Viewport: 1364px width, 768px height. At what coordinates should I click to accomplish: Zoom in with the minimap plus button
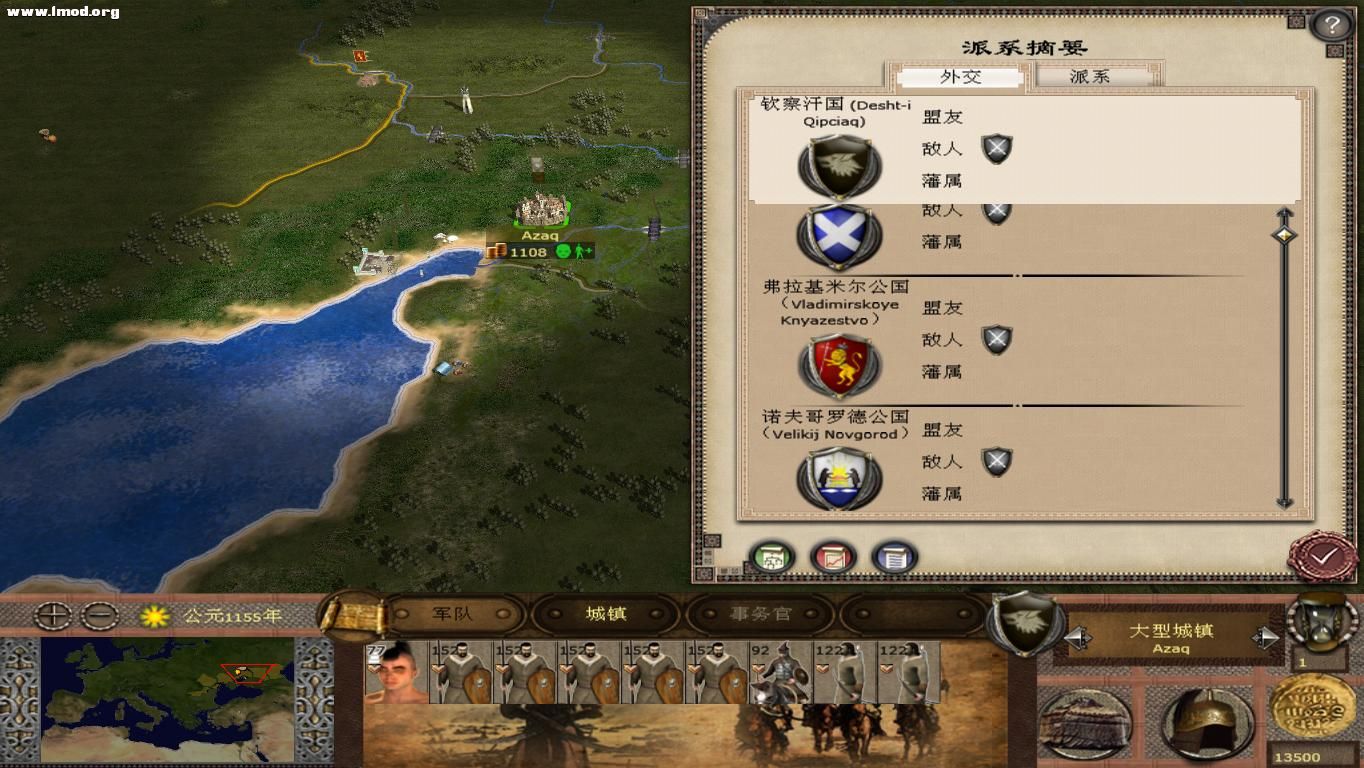(52, 616)
